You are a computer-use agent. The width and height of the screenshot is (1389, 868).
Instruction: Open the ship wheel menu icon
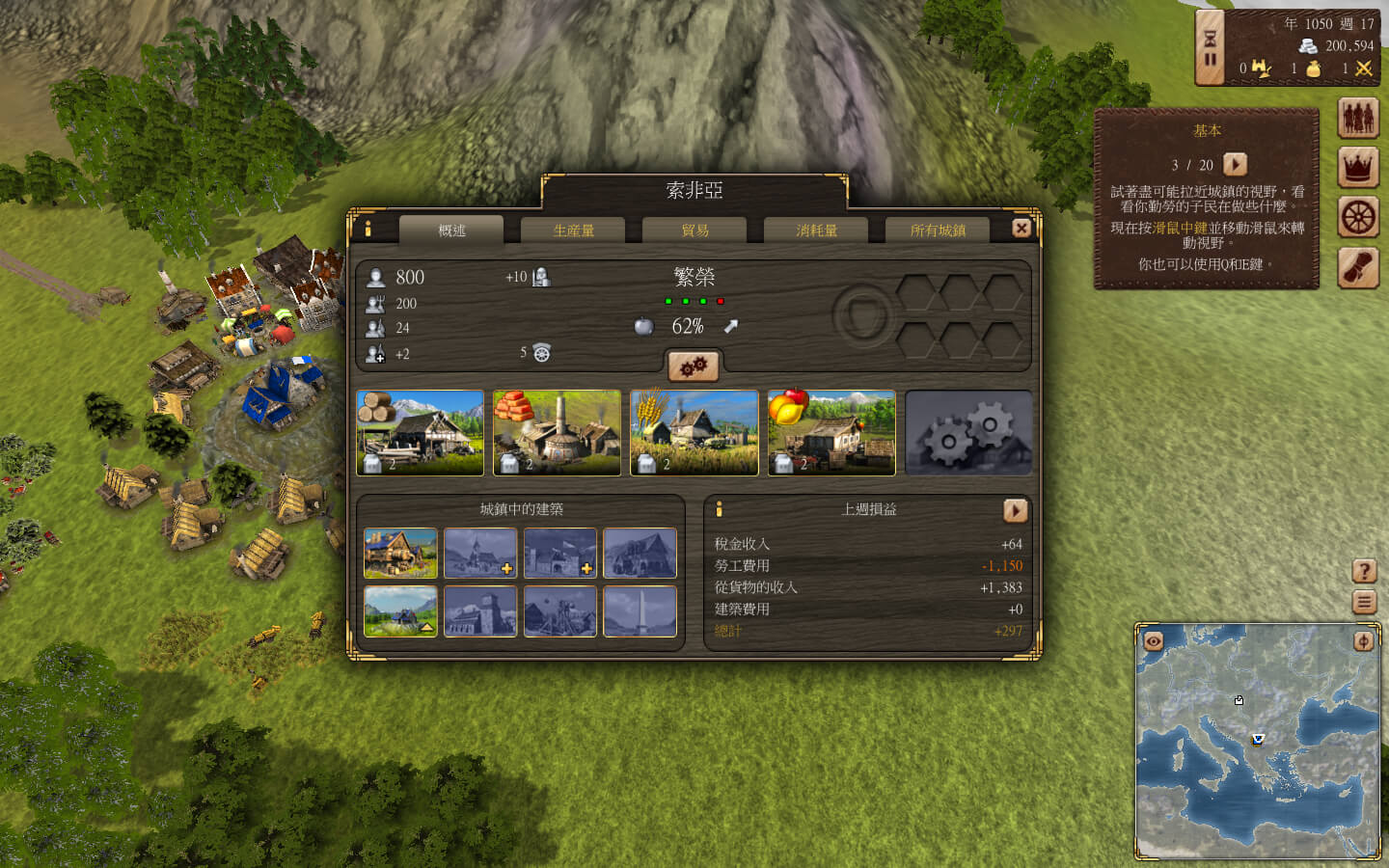[1358, 217]
